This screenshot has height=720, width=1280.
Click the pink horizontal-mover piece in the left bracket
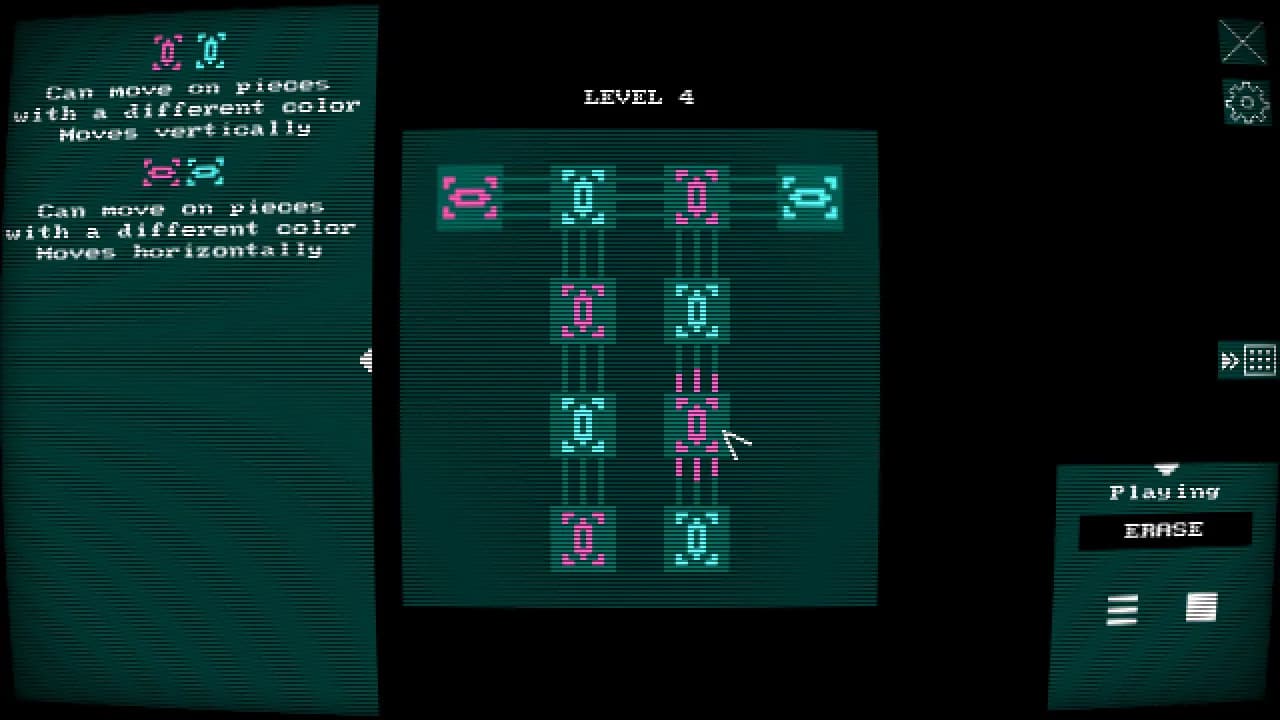[x=468, y=197]
